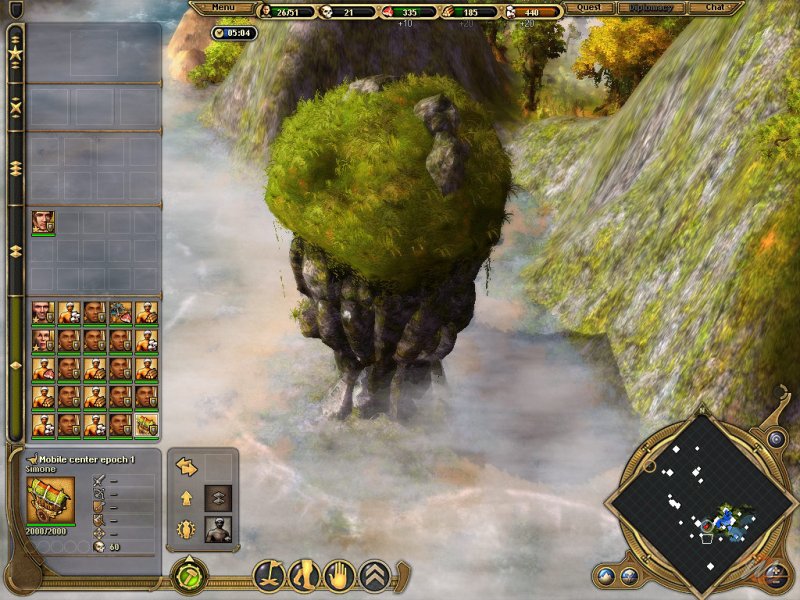Click the triple chevron stance button
Image resolution: width=800 pixels, height=600 pixels.
point(375,574)
